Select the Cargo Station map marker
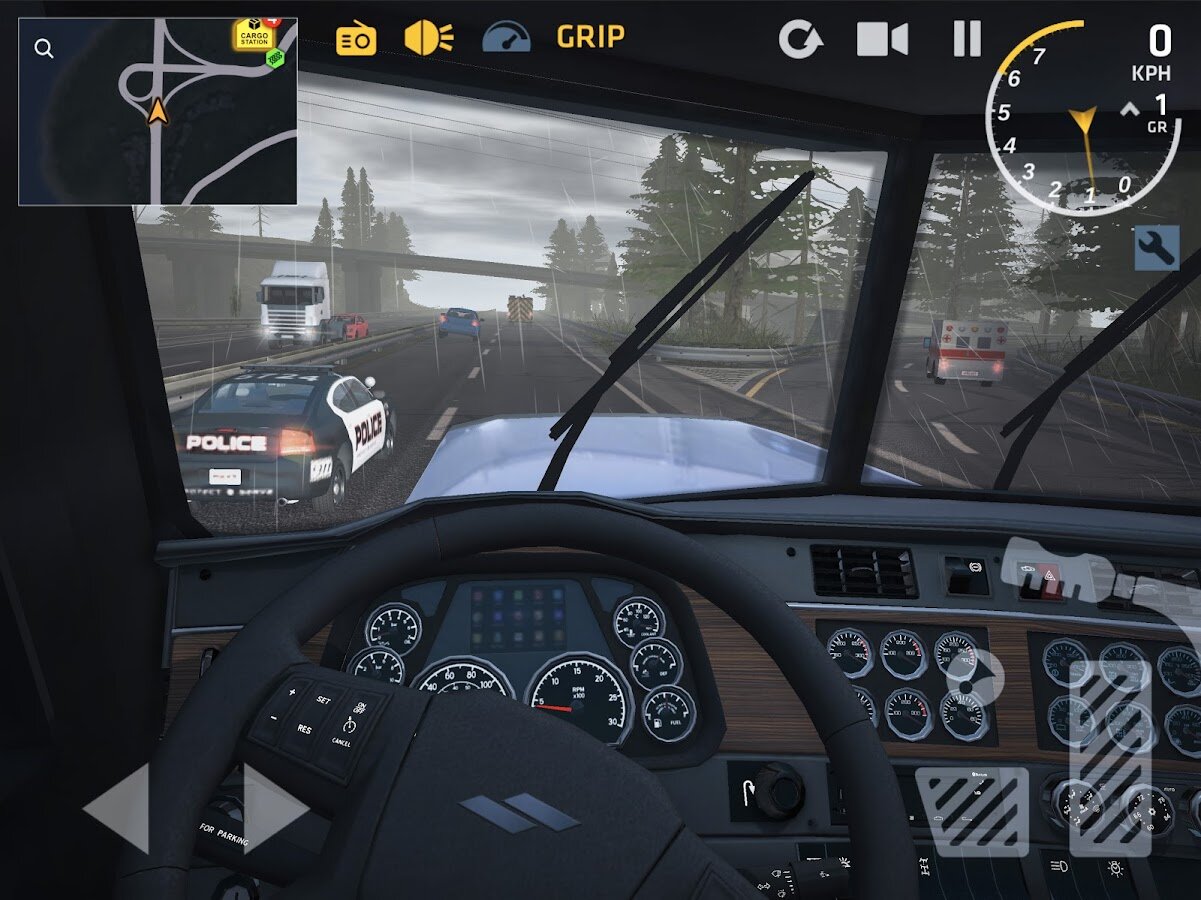This screenshot has width=1201, height=900. tap(254, 35)
